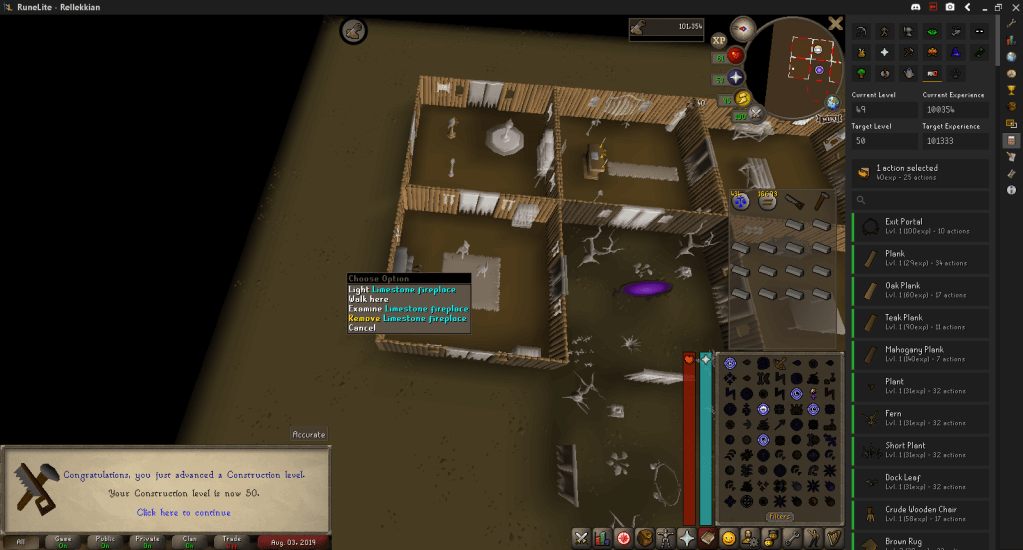Open the combat options tab
The width and height of the screenshot is (1023, 550).
581,538
